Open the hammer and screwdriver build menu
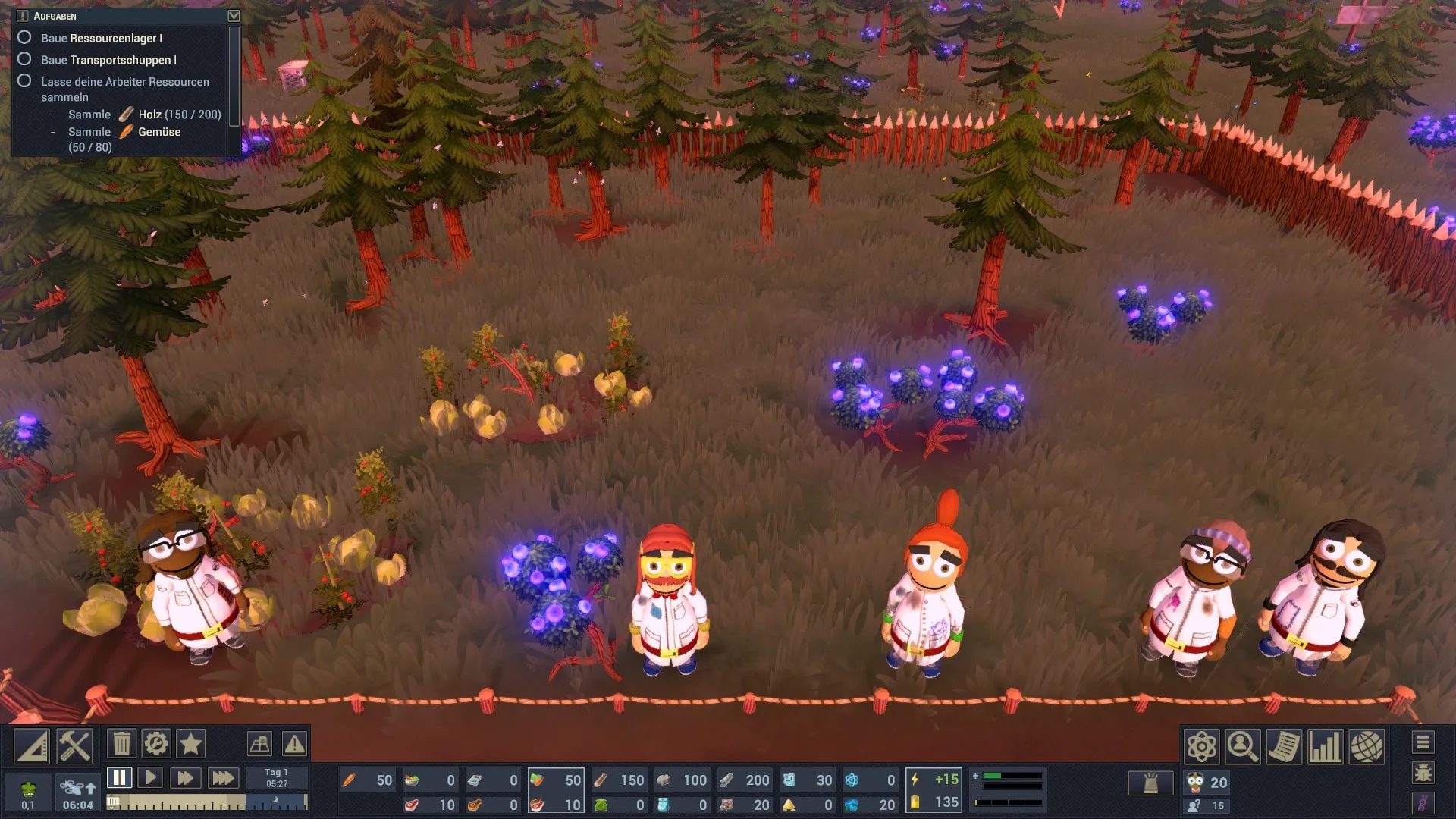Screen dimensions: 1456x819 point(75,746)
